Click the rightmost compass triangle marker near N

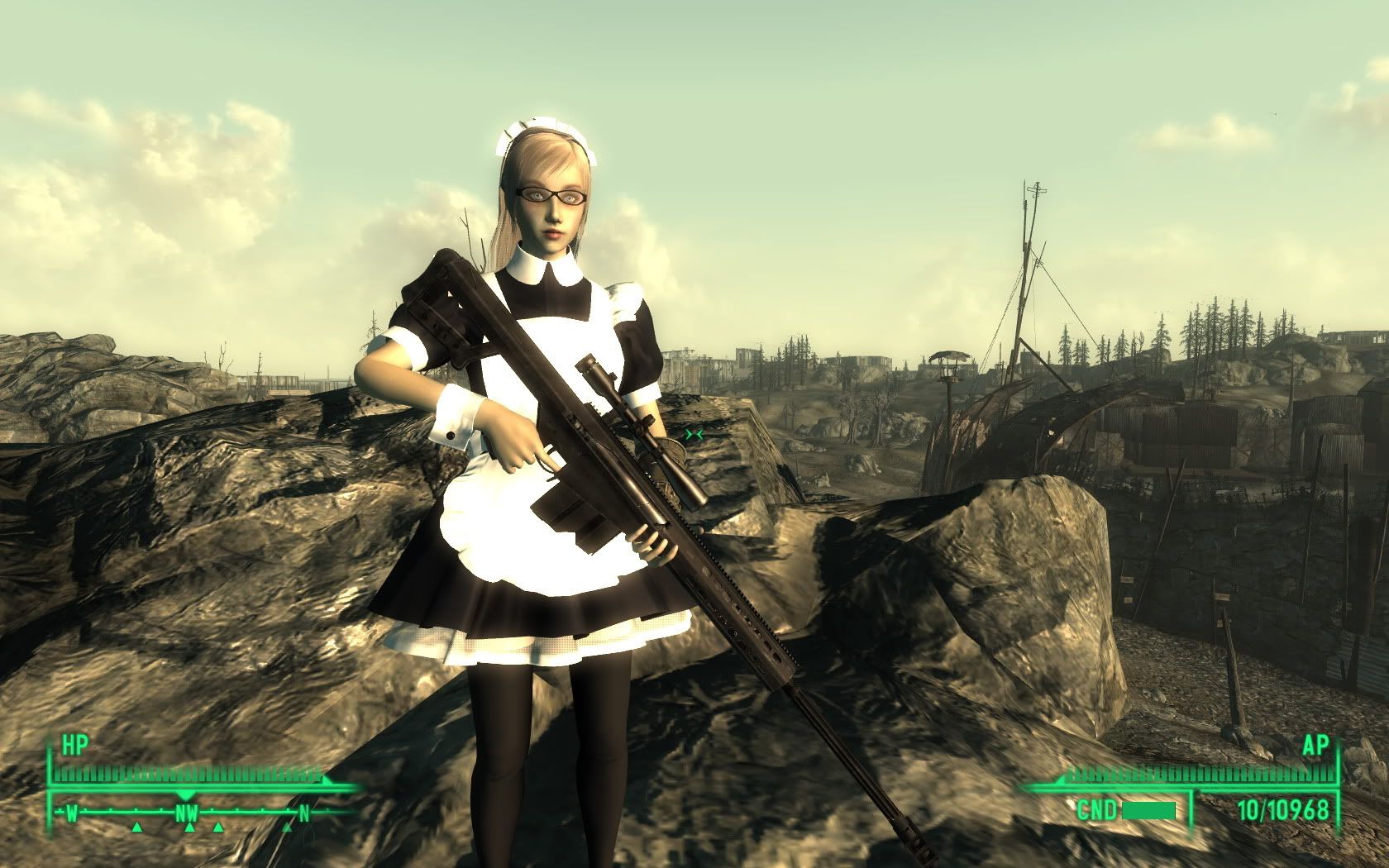pos(288,827)
